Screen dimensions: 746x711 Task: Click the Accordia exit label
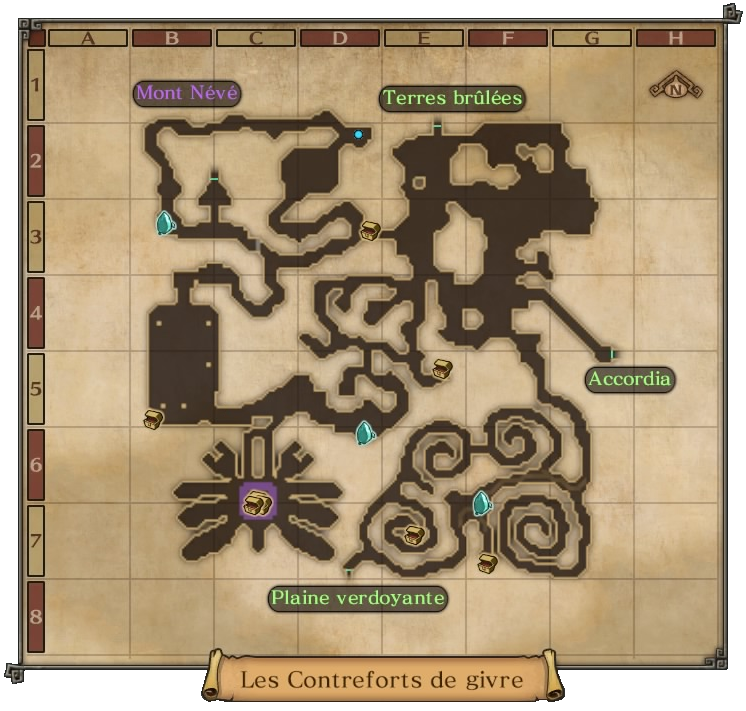pyautogui.click(x=629, y=380)
